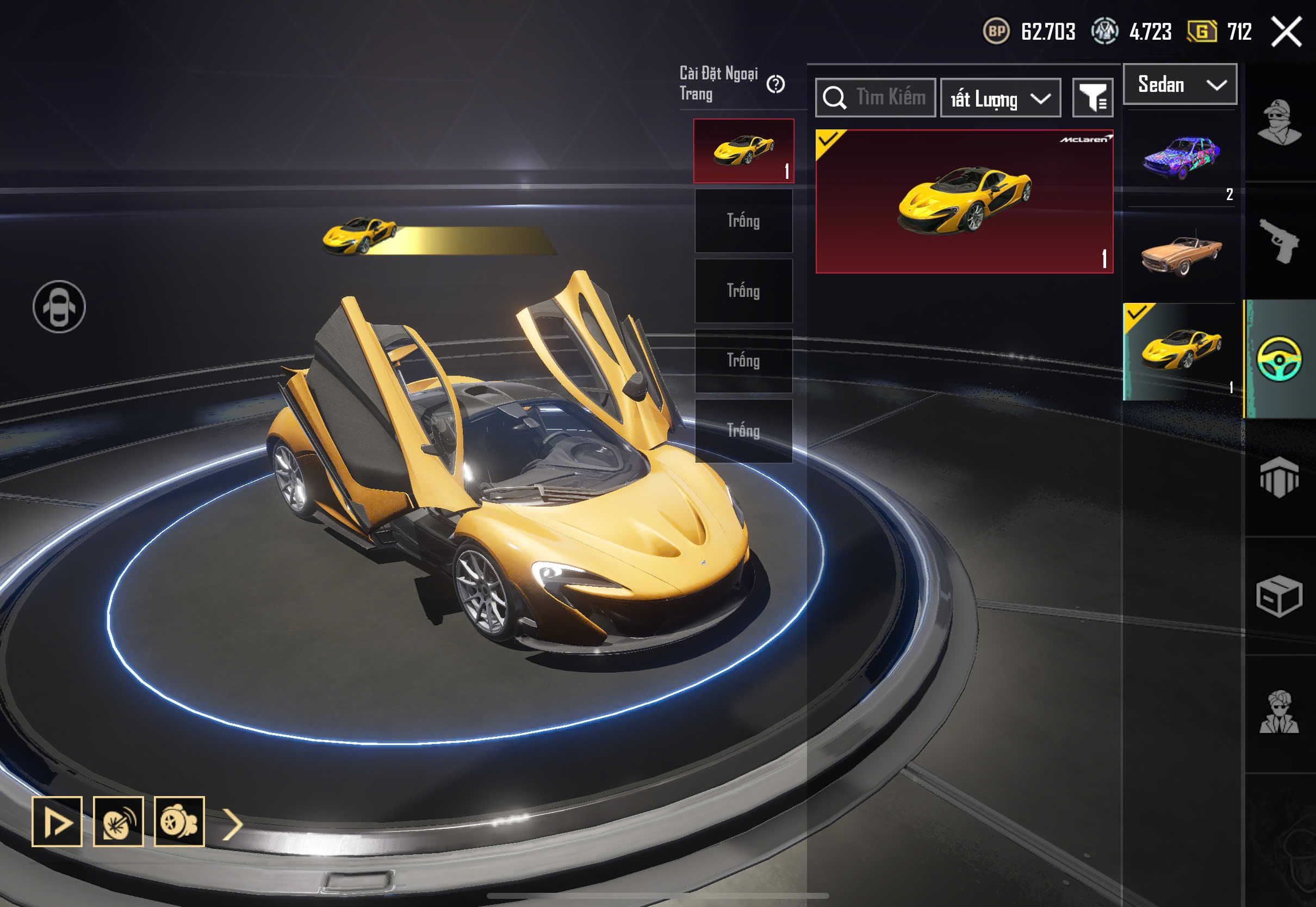Expand more preview options with arrow
The width and height of the screenshot is (1316, 907).
click(232, 823)
